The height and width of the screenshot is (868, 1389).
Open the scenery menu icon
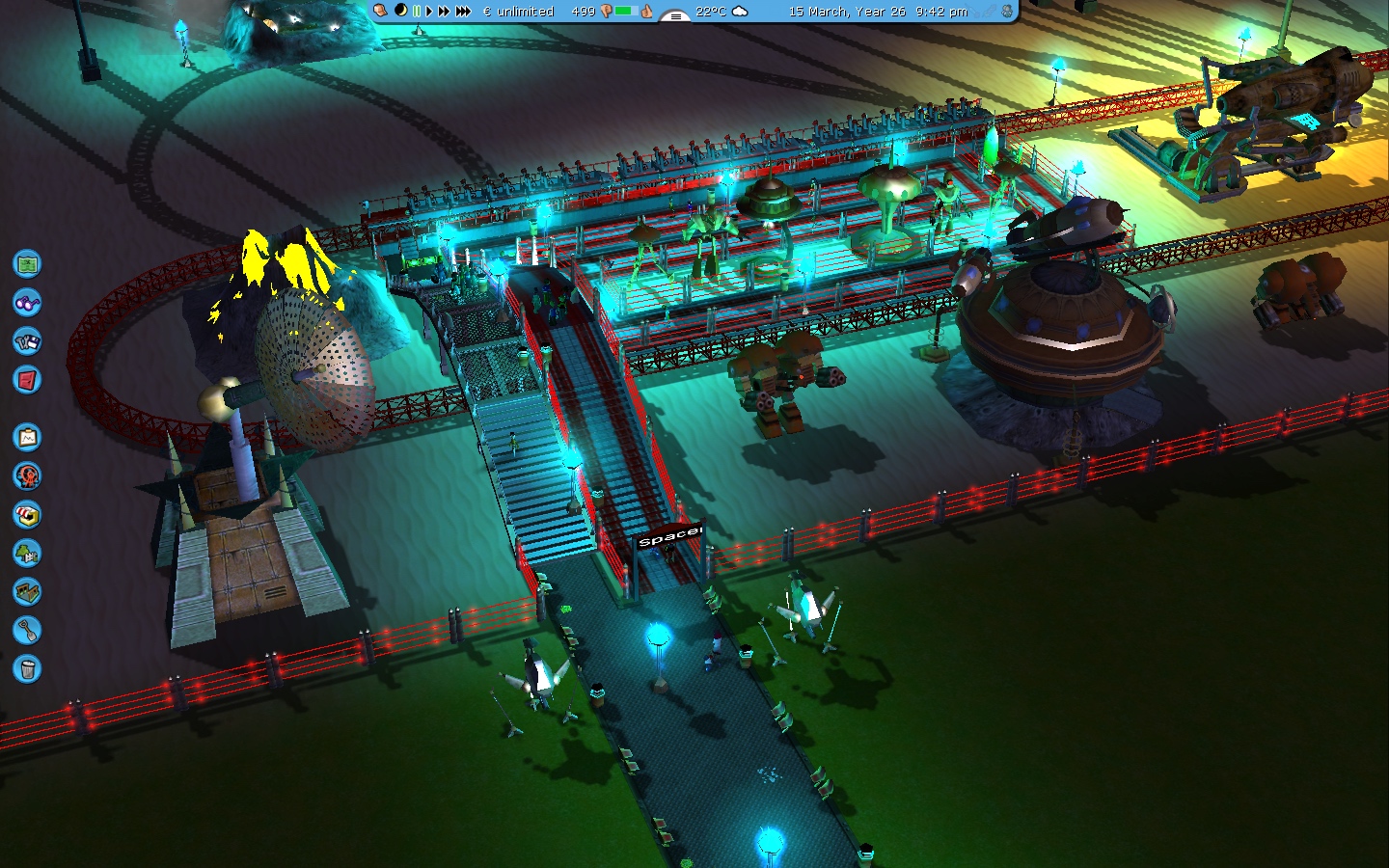(27, 553)
